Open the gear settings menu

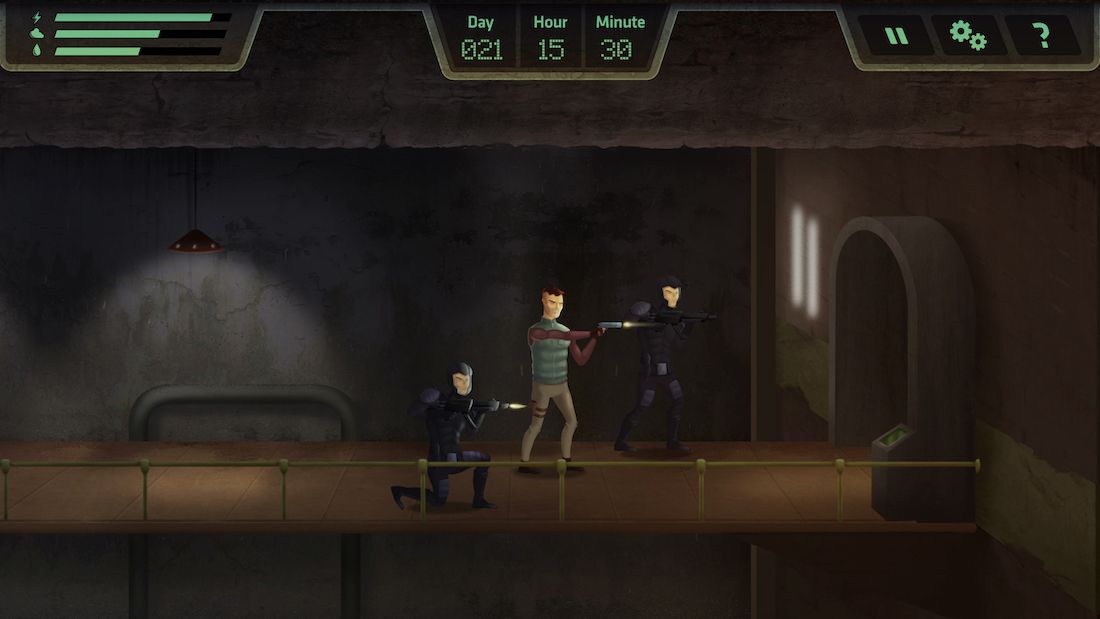967,36
